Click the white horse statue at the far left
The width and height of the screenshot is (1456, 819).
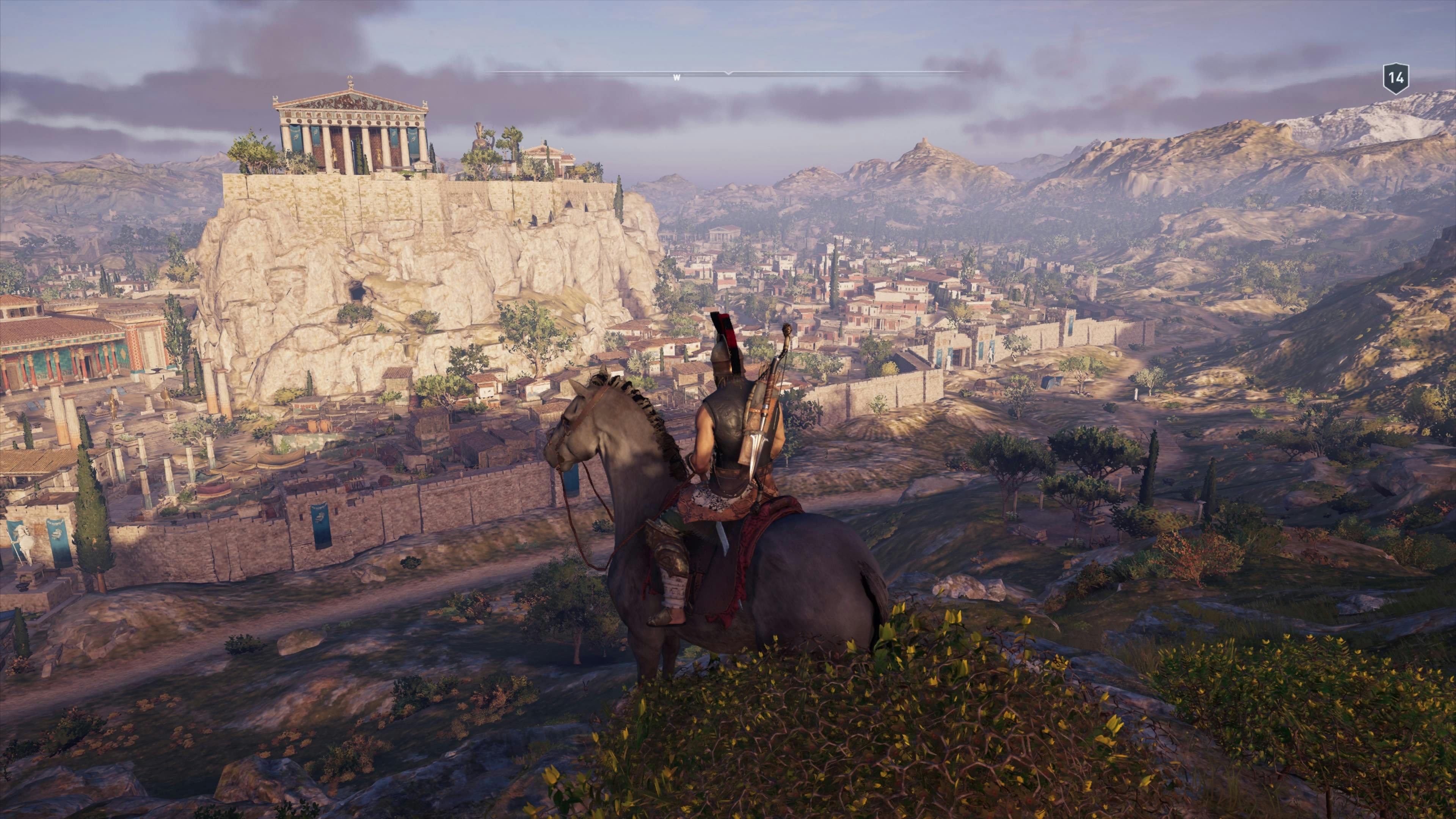tap(25, 539)
